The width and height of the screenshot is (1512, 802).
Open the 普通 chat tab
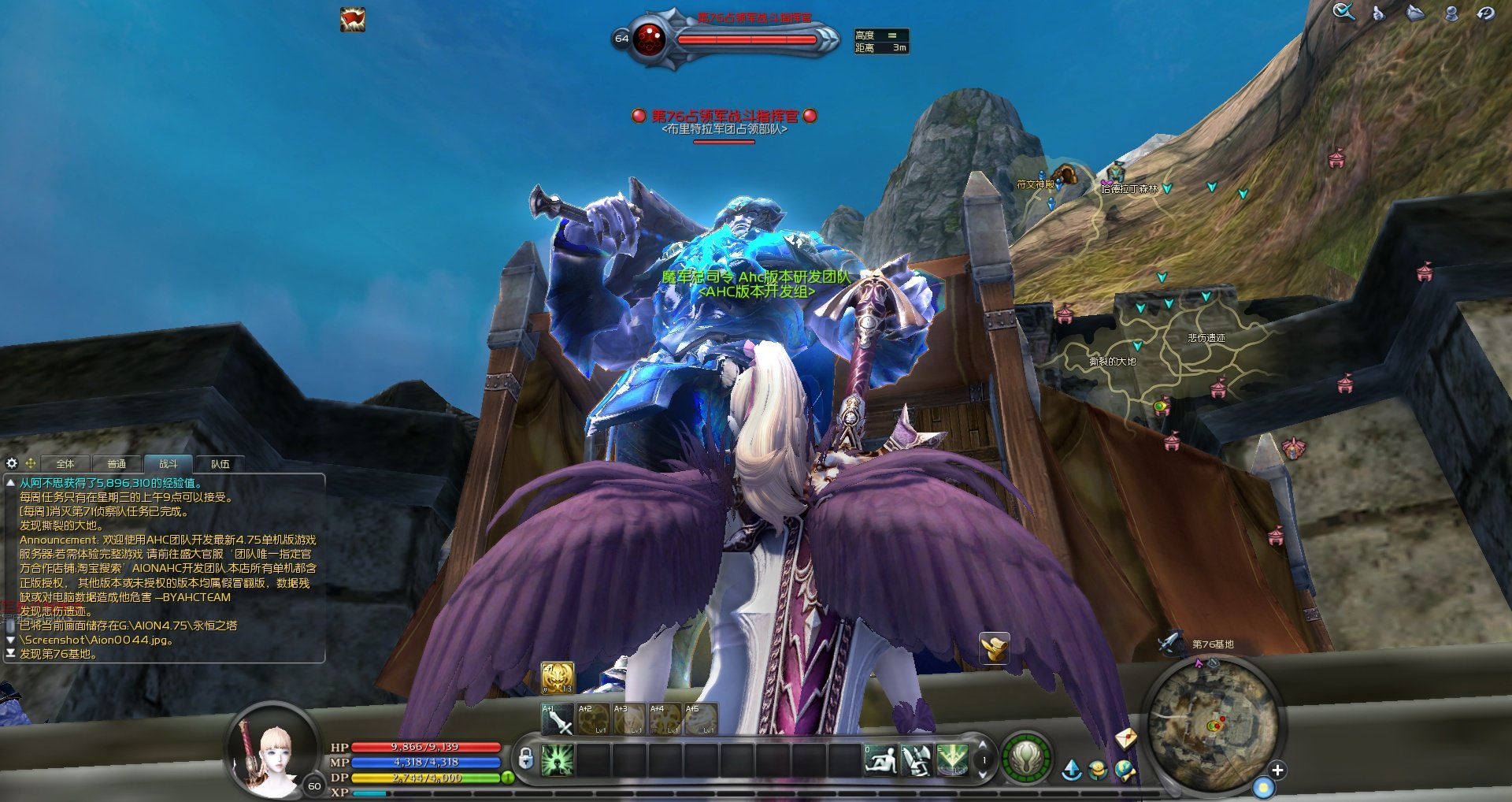pos(117,464)
